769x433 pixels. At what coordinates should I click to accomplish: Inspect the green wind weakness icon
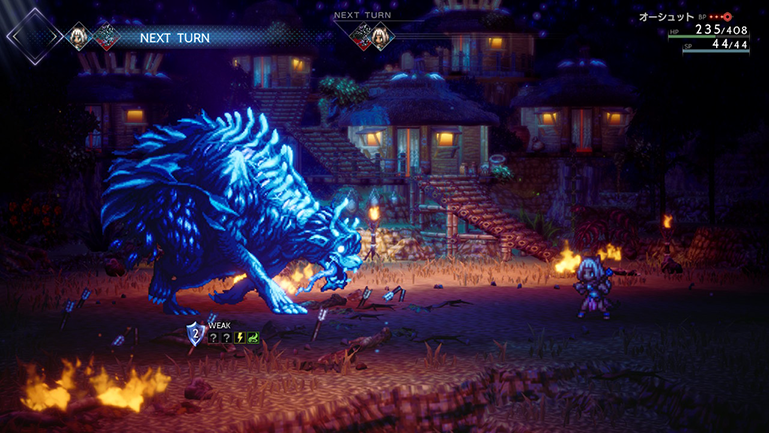click(252, 339)
